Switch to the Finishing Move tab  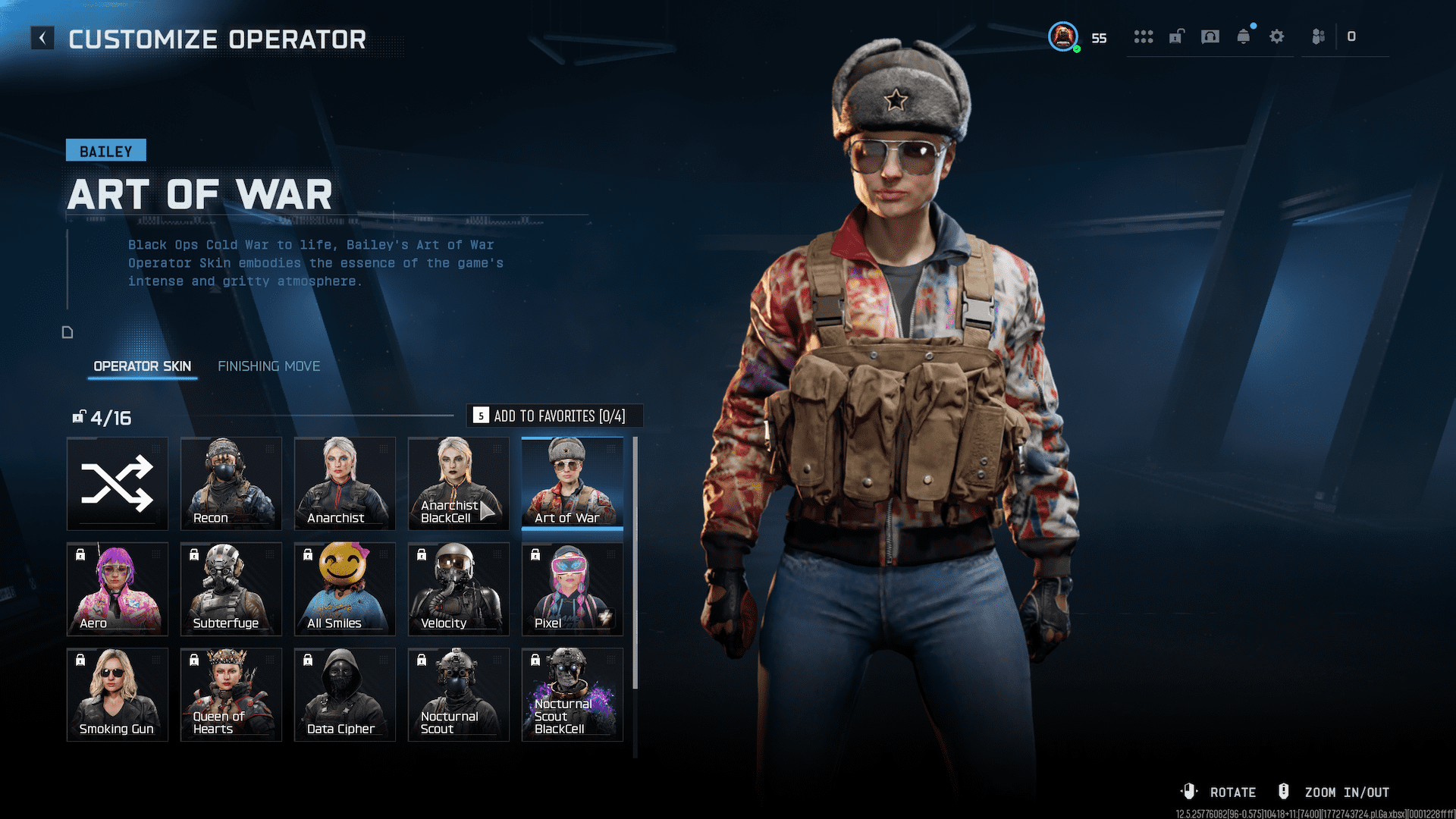tap(268, 366)
